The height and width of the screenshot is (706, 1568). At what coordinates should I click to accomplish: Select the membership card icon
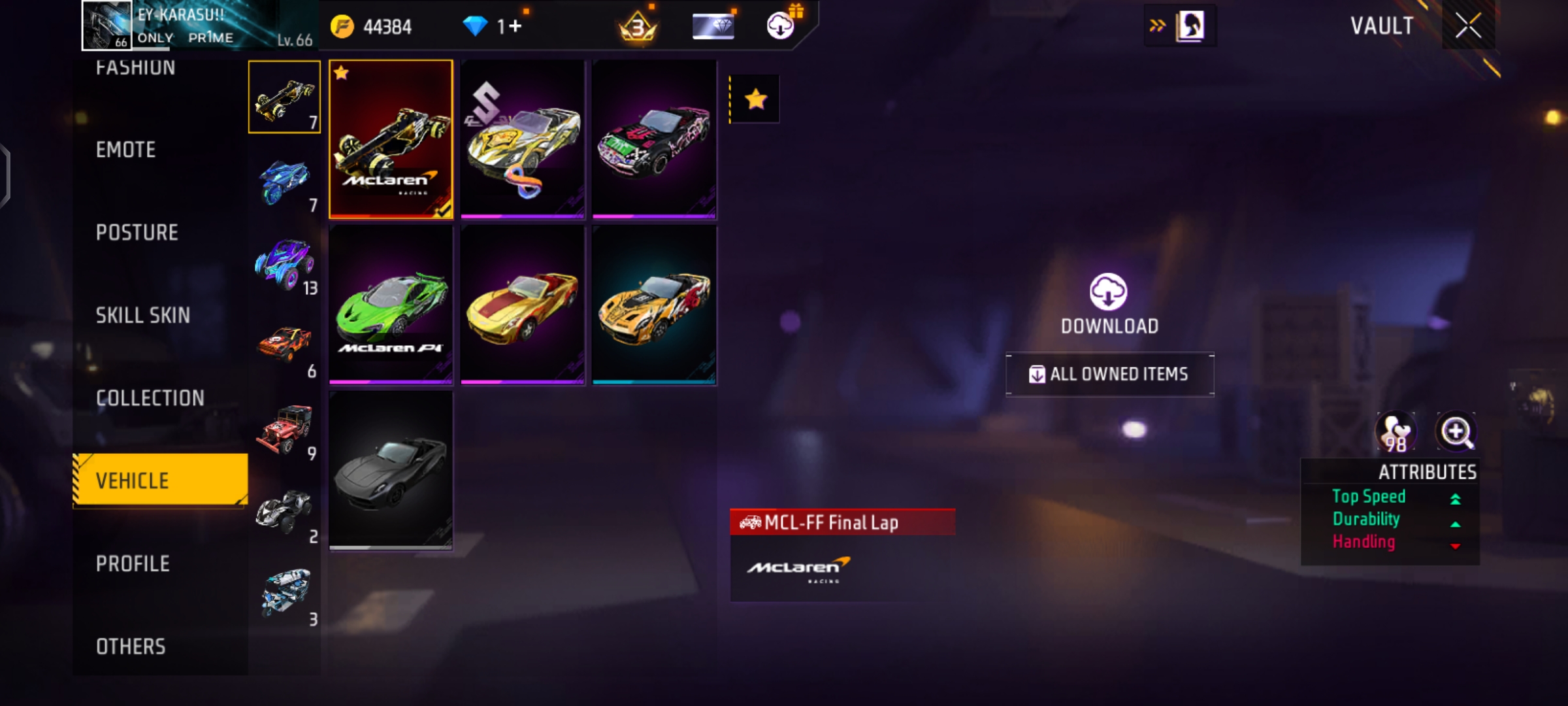click(712, 25)
